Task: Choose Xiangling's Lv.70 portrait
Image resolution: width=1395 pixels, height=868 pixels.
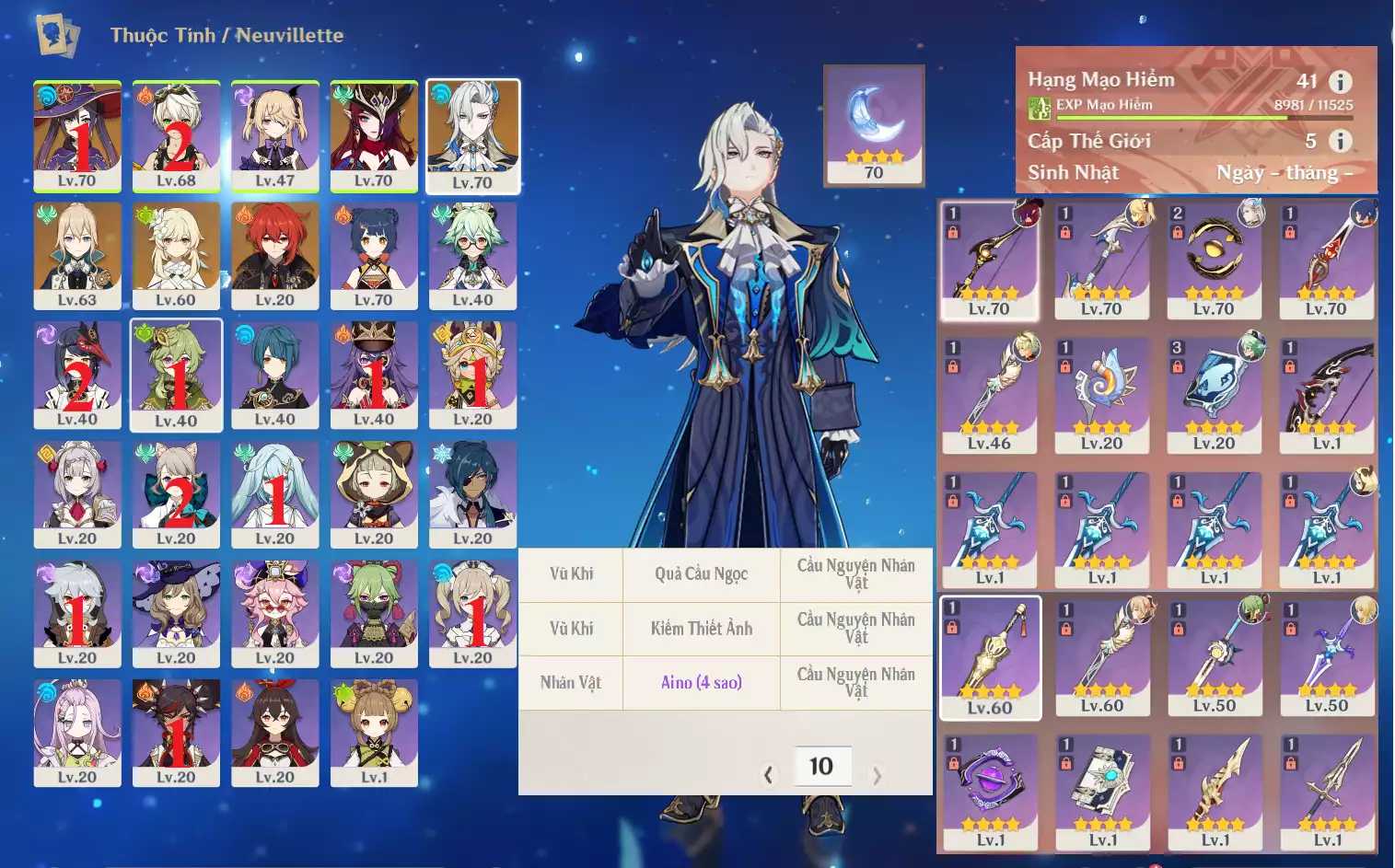Action: [373, 256]
